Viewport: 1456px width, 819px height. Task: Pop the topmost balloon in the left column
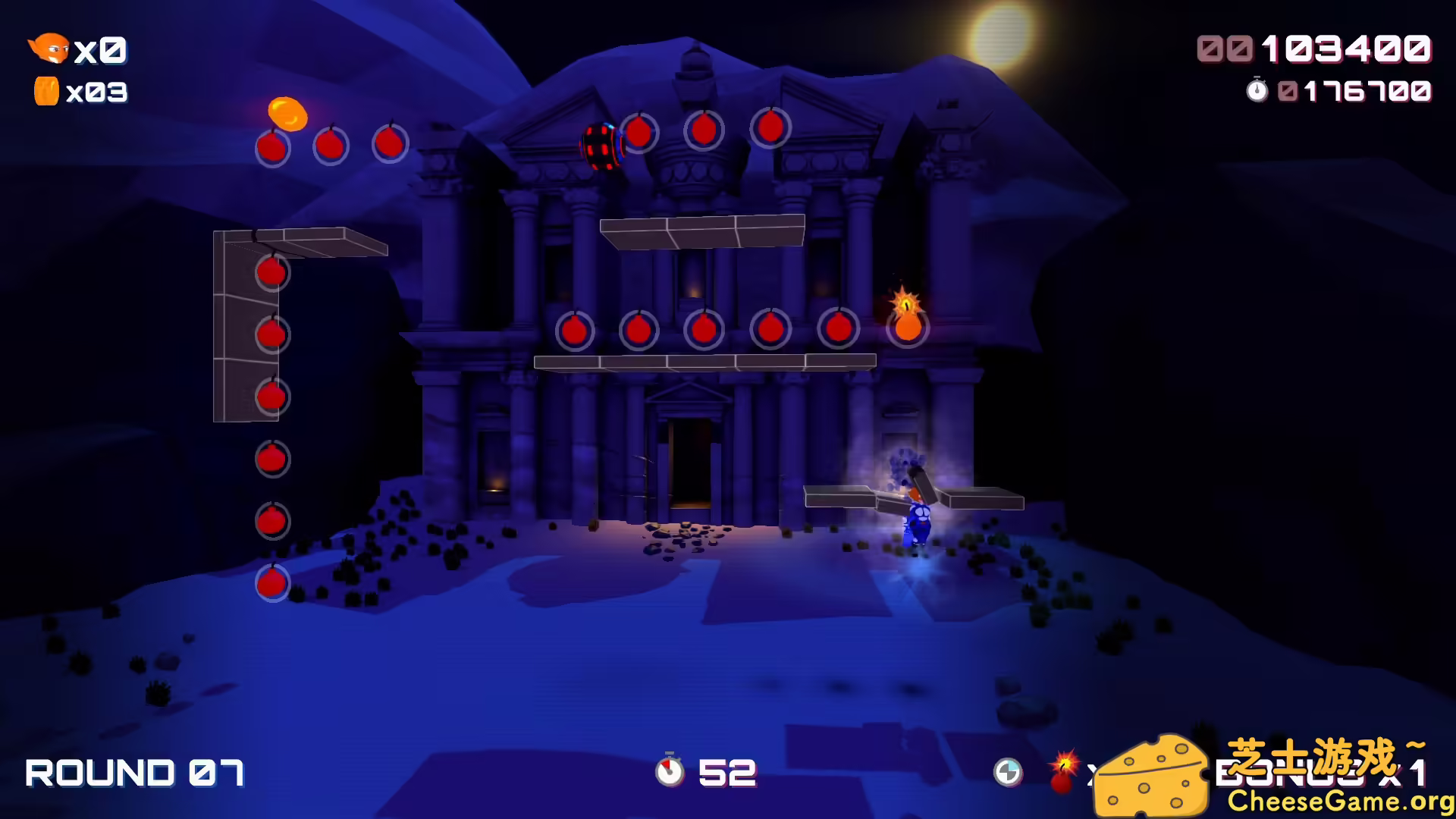[x=271, y=273]
